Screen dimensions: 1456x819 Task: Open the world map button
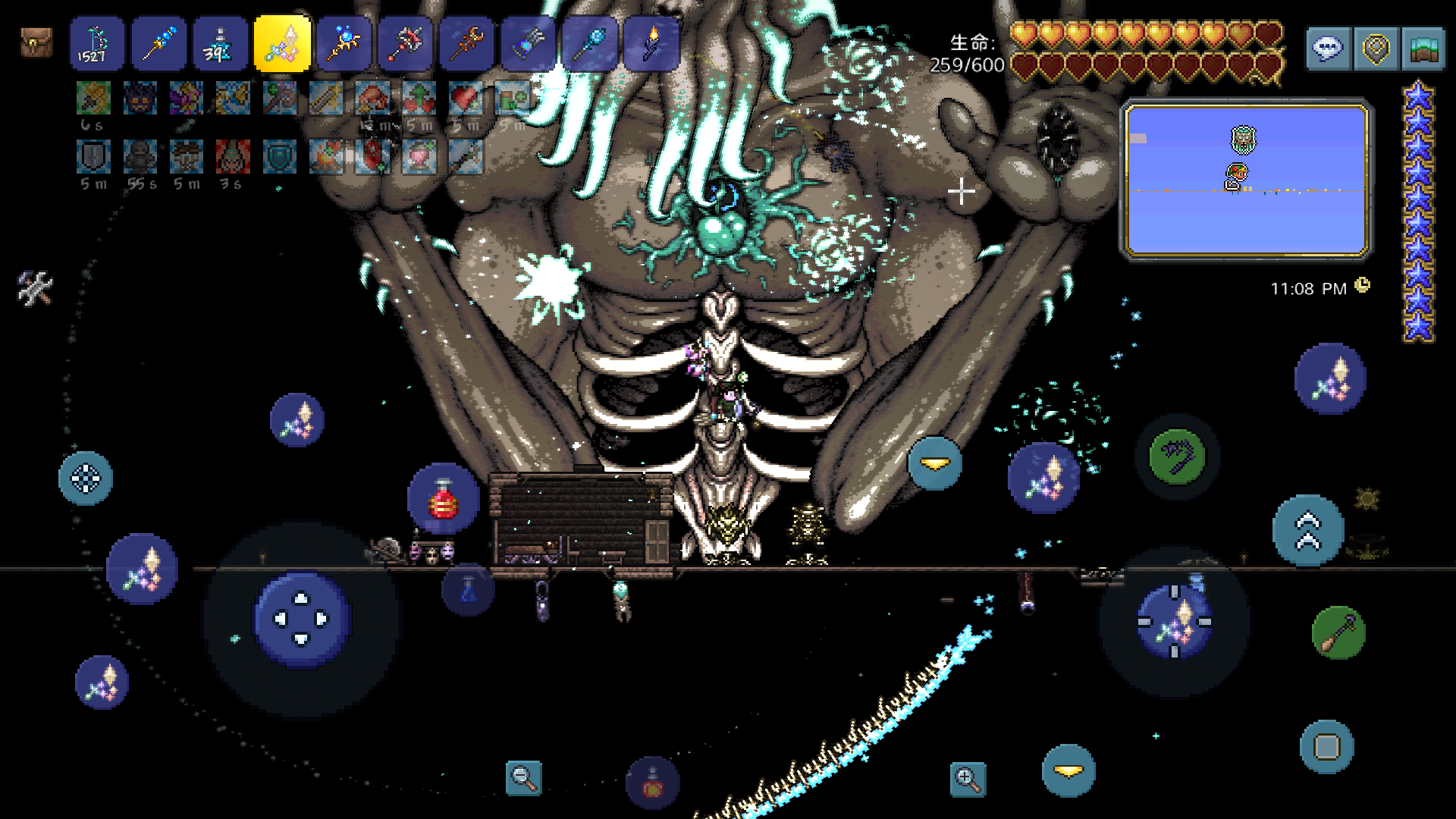pos(1423,49)
